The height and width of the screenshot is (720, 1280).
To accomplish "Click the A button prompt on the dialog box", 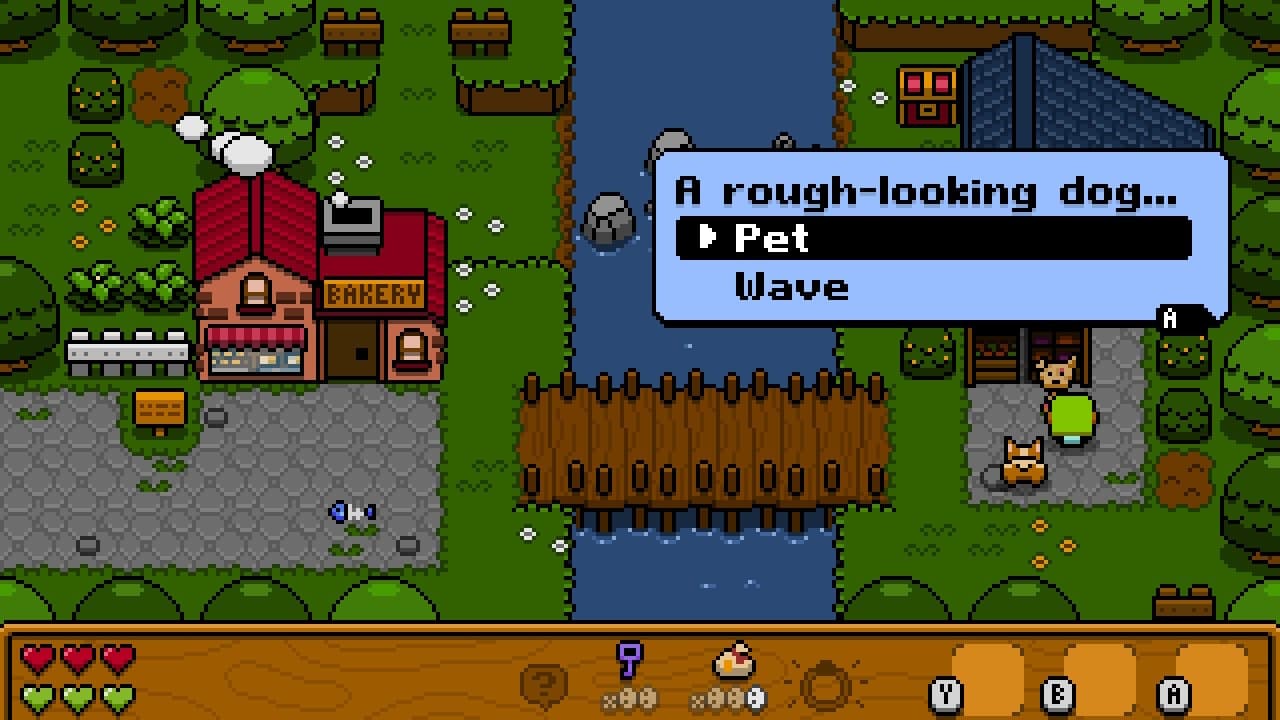I will tap(1168, 320).
